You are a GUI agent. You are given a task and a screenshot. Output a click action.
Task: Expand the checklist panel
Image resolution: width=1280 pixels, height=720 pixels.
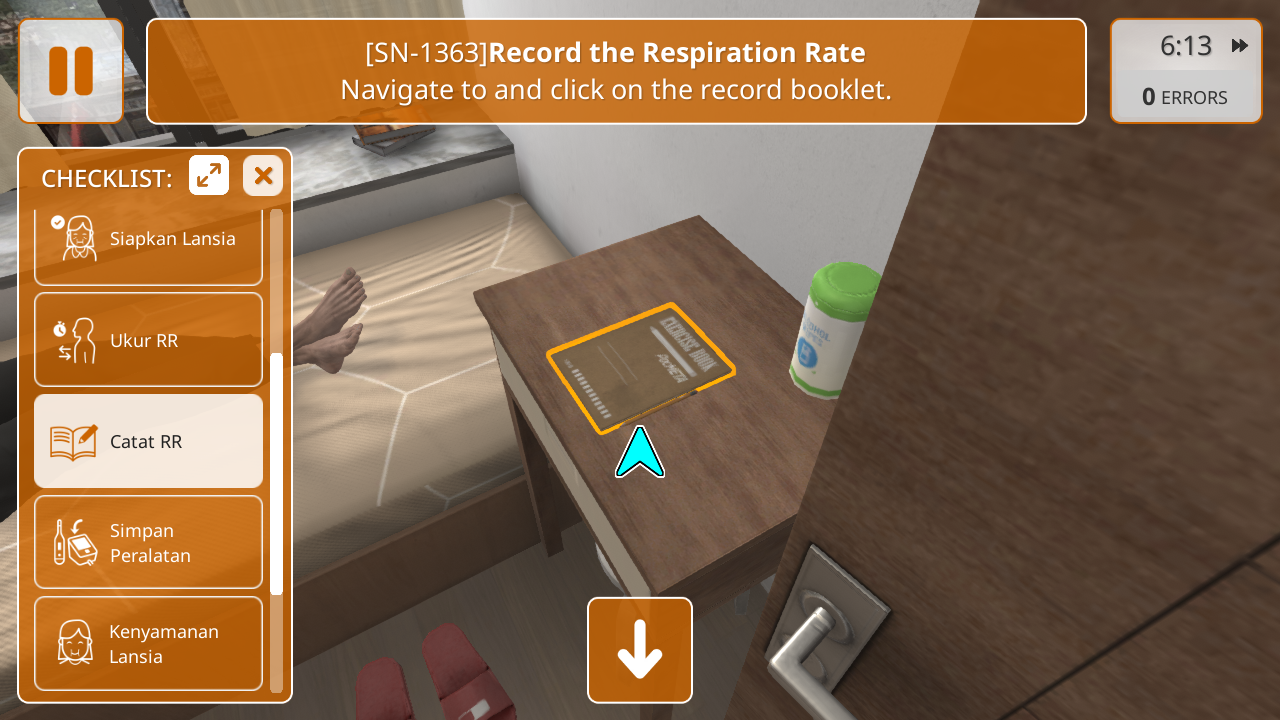click(209, 176)
